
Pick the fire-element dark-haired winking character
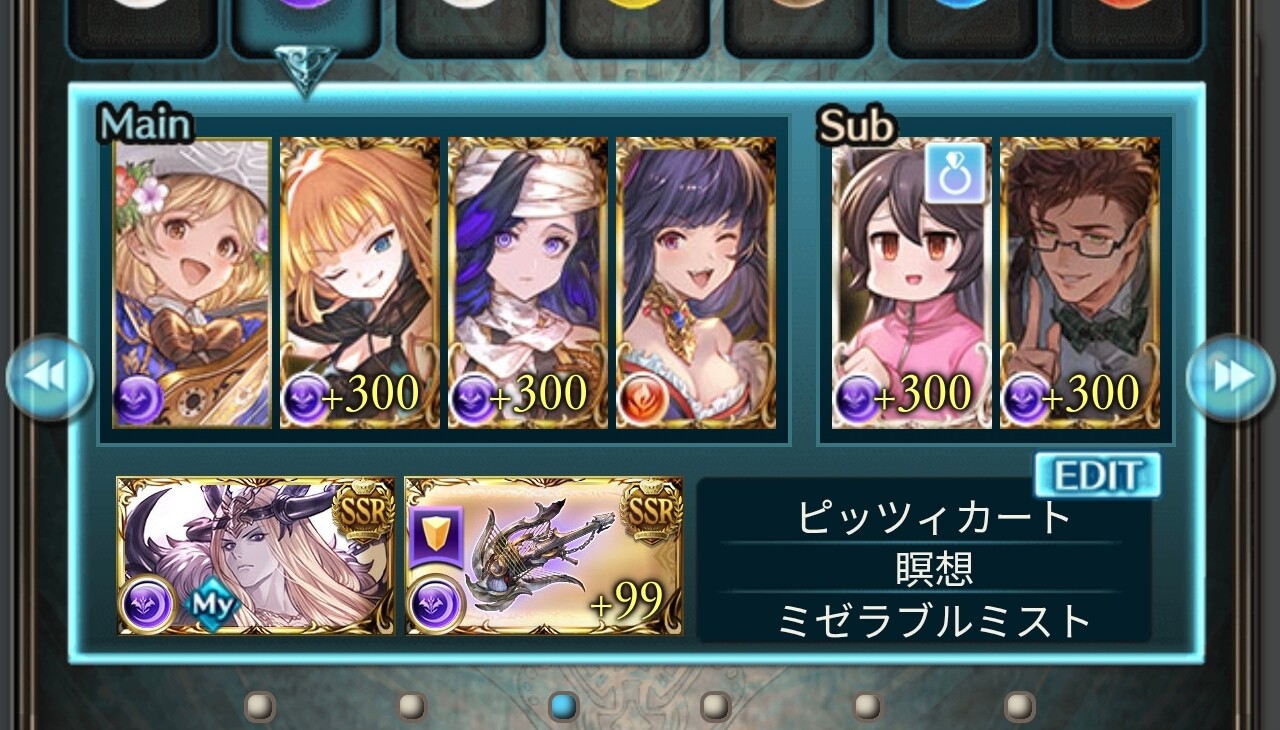tap(695, 282)
